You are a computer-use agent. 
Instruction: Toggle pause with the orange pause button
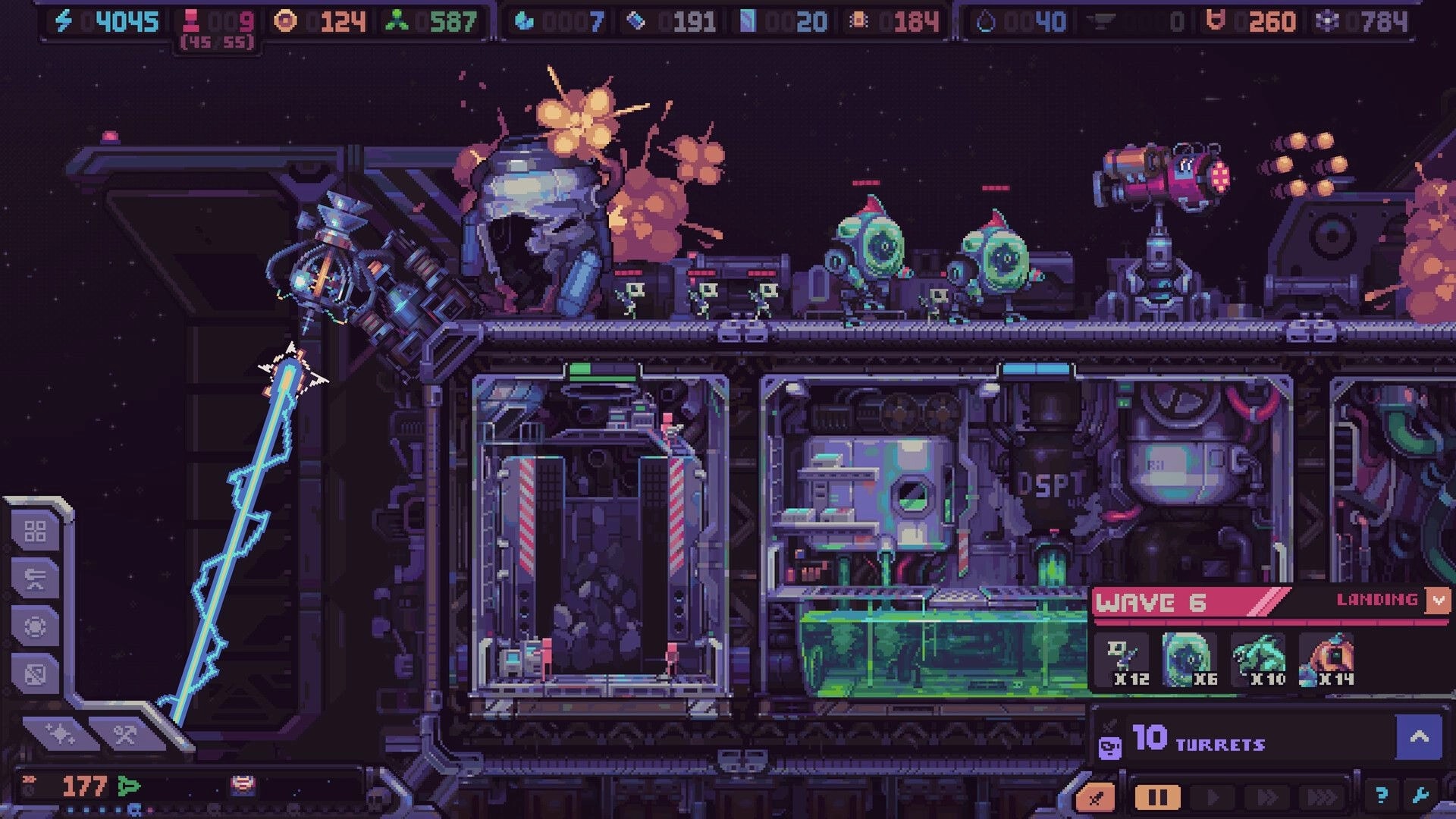1157,798
